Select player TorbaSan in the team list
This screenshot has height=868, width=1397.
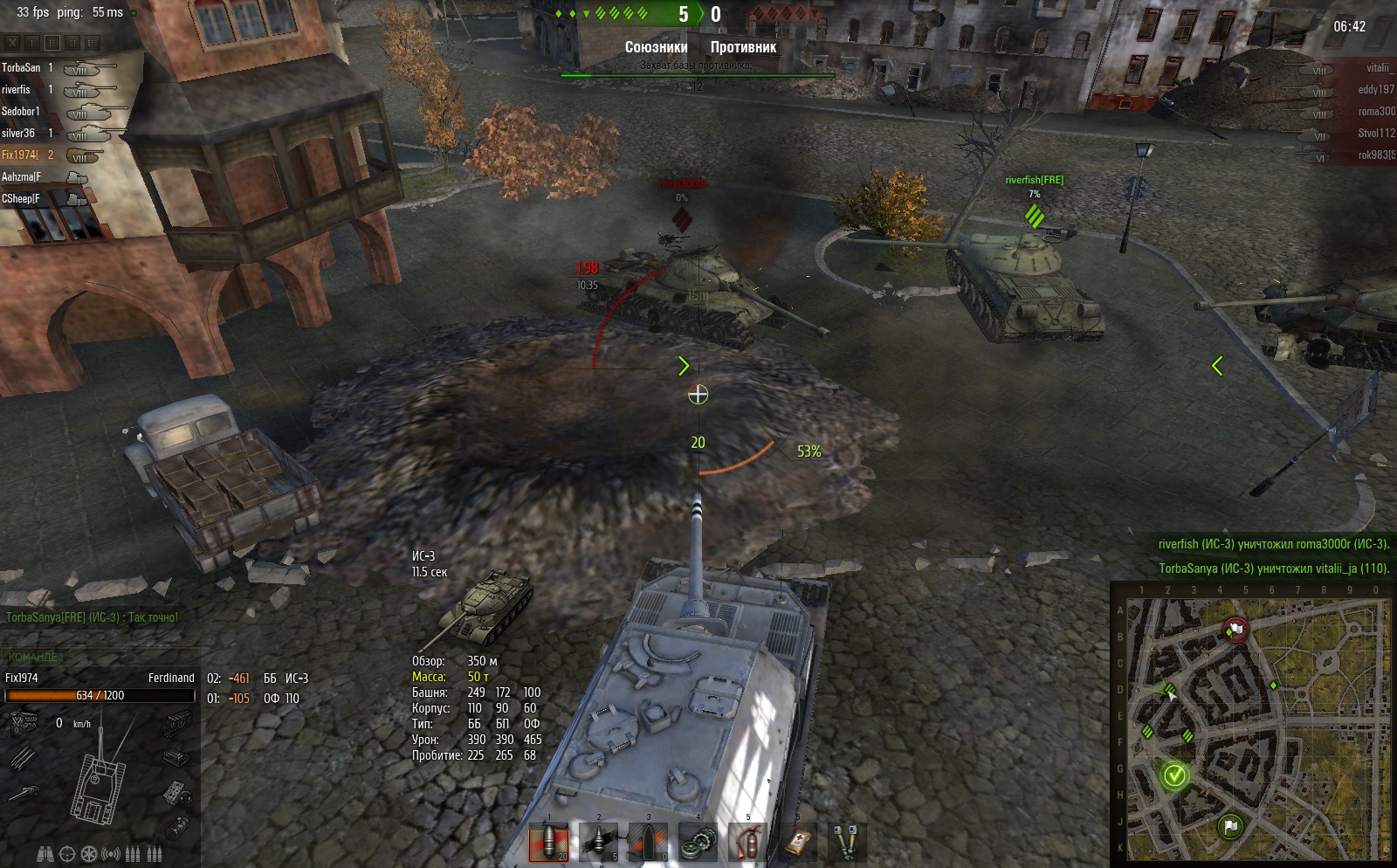pyautogui.click(x=21, y=68)
